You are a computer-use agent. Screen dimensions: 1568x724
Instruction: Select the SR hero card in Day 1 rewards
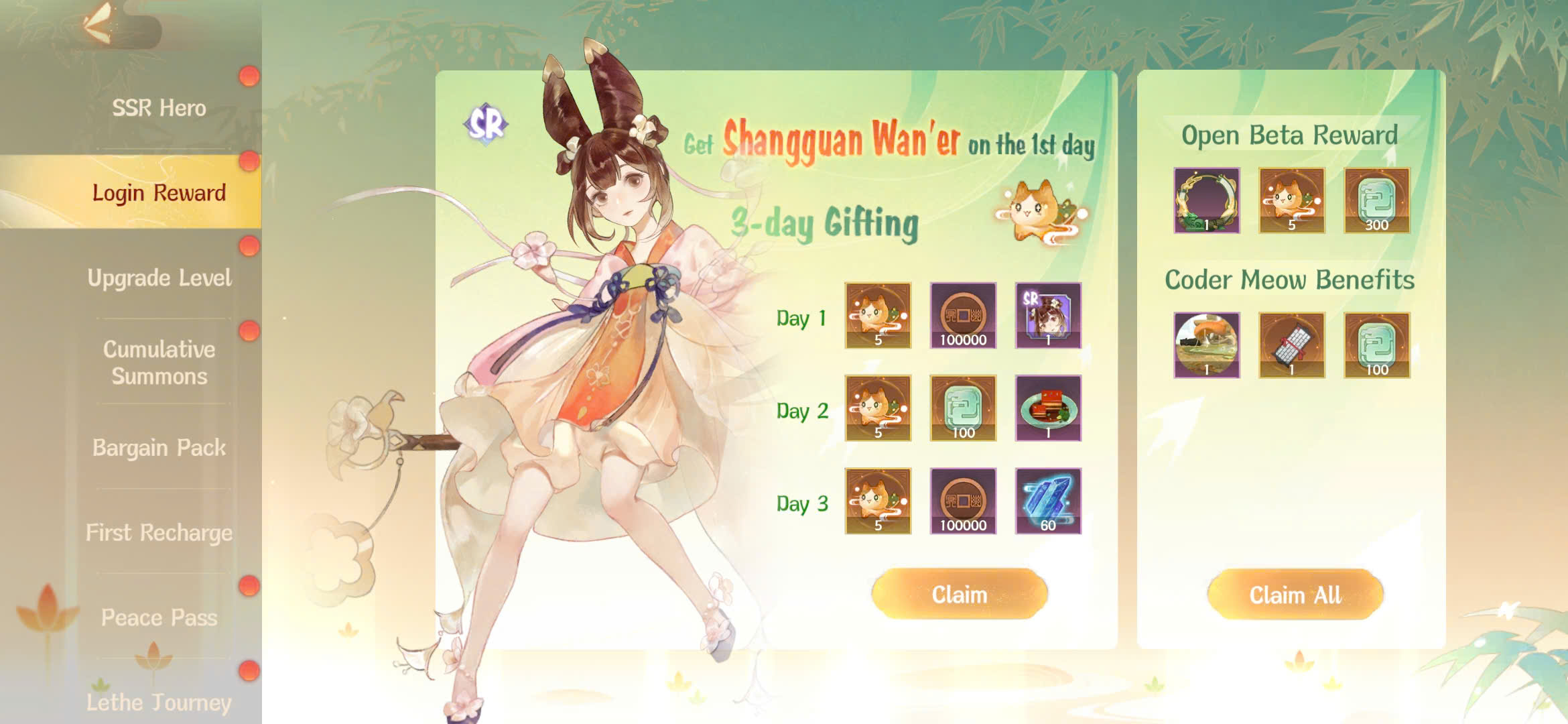click(1049, 316)
